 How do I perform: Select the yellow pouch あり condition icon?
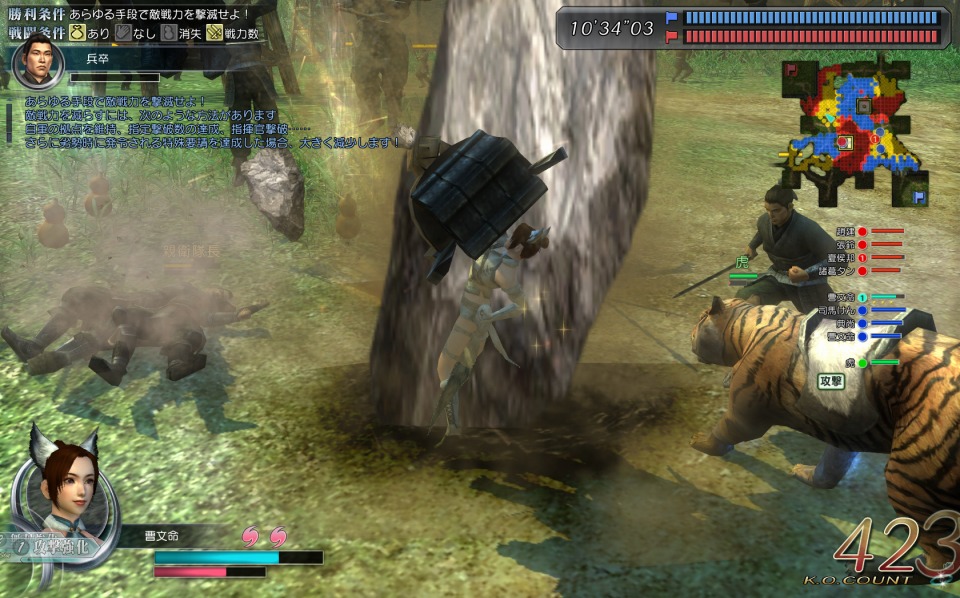(76, 33)
